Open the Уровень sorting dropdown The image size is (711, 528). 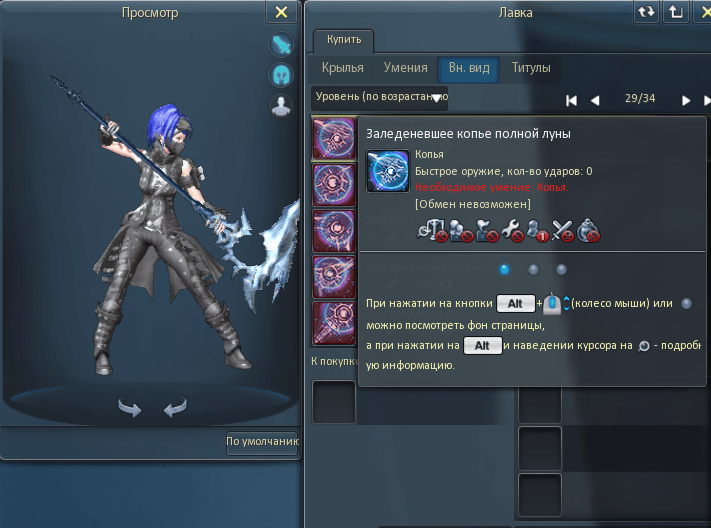pyautogui.click(x=380, y=98)
